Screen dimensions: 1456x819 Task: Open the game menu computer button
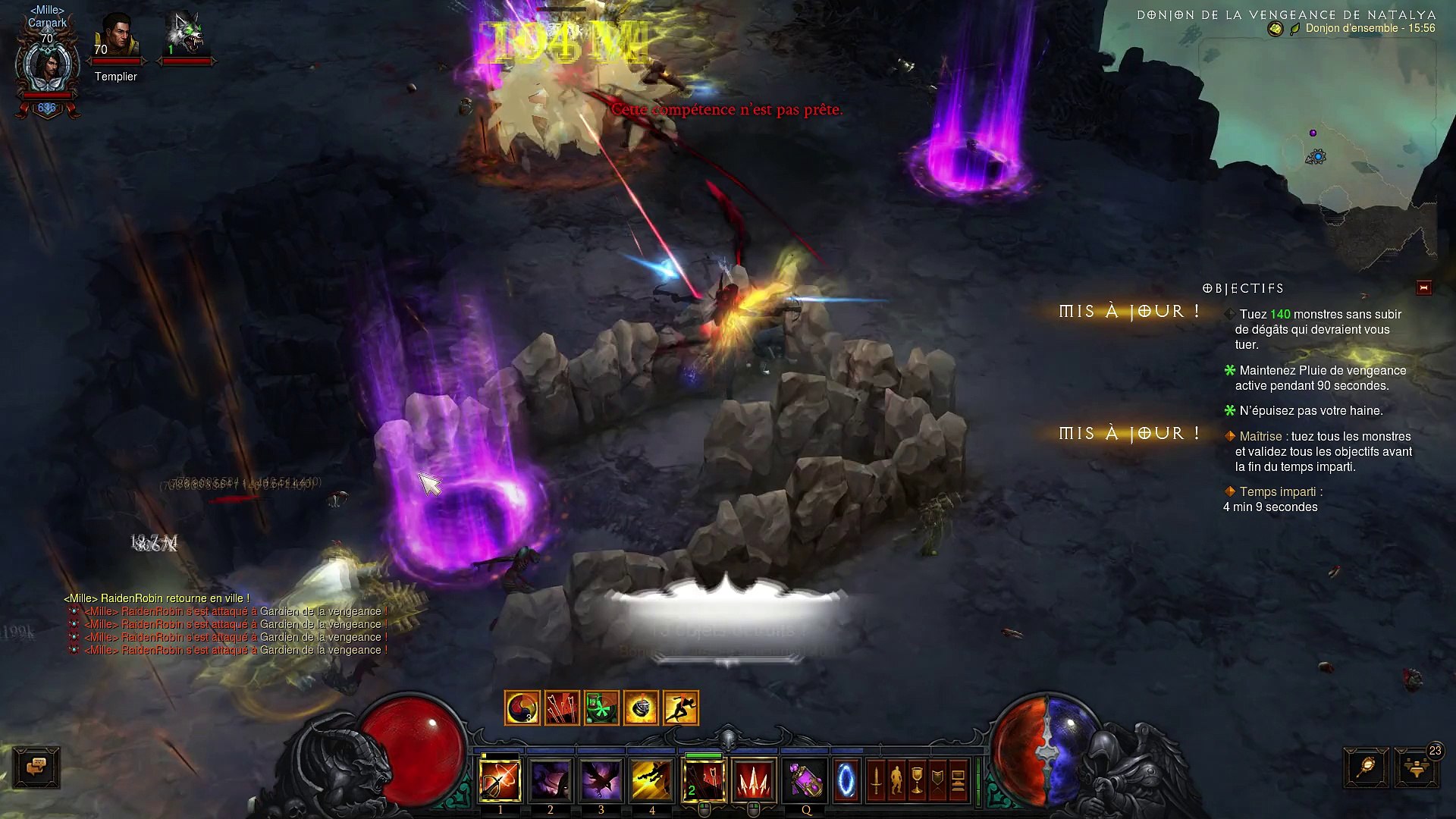click(958, 780)
